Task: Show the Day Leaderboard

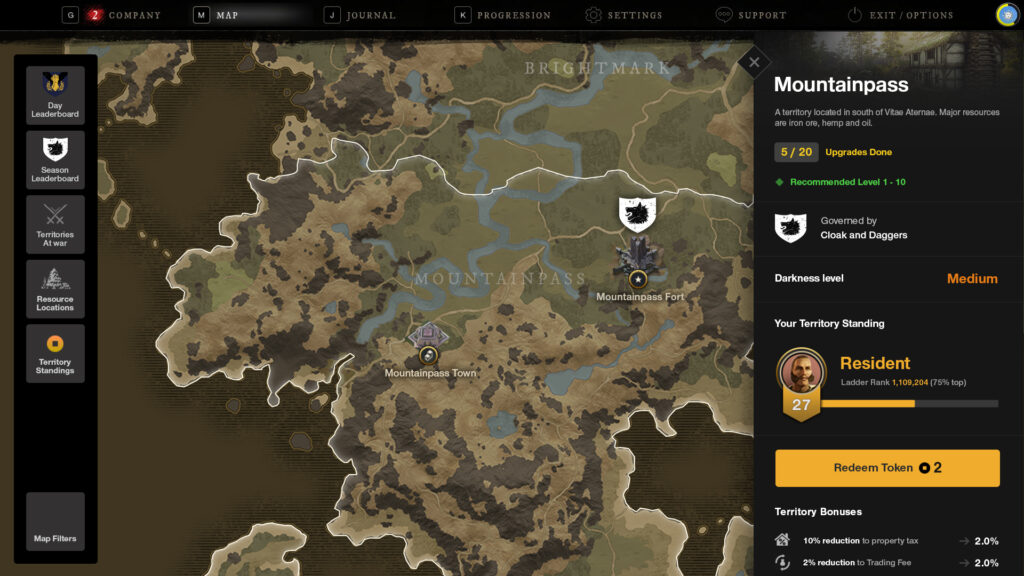Action: [55, 96]
